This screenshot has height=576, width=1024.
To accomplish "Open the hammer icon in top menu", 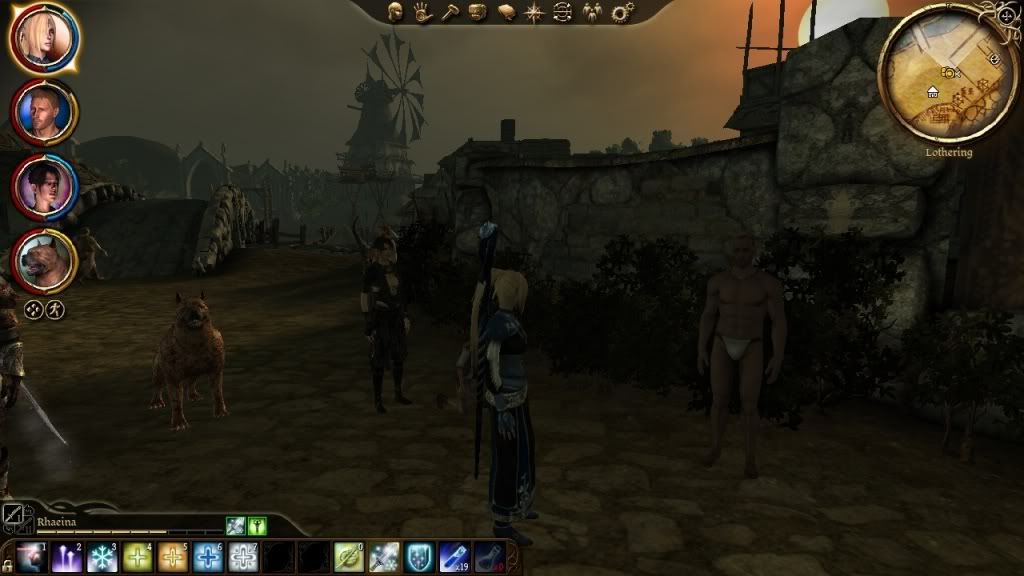I will pos(450,12).
